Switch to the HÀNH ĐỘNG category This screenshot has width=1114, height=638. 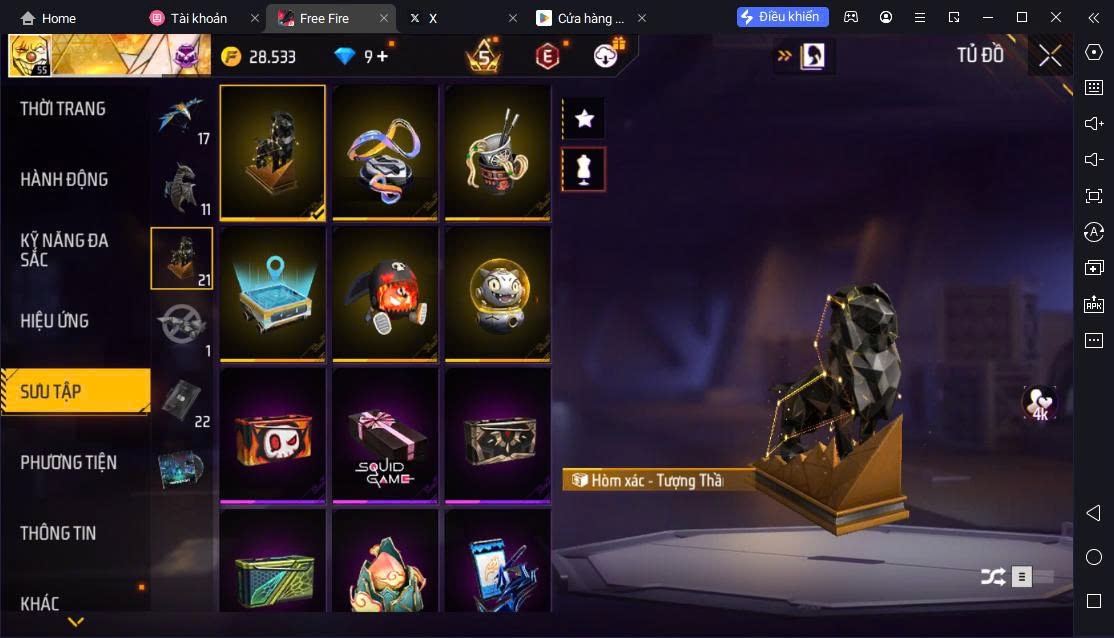click(64, 180)
